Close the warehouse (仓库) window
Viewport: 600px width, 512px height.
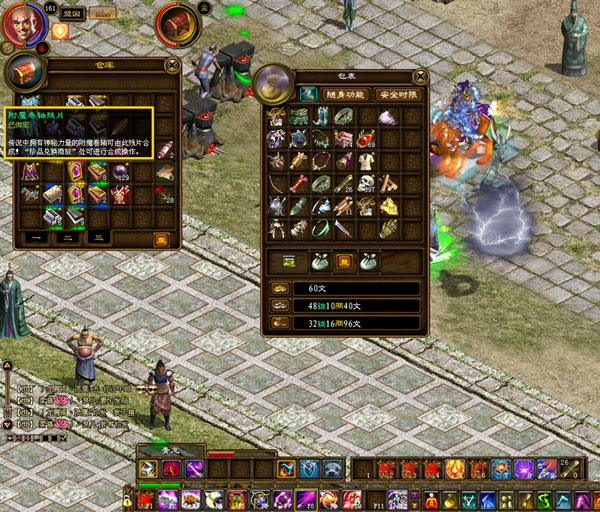[172, 67]
